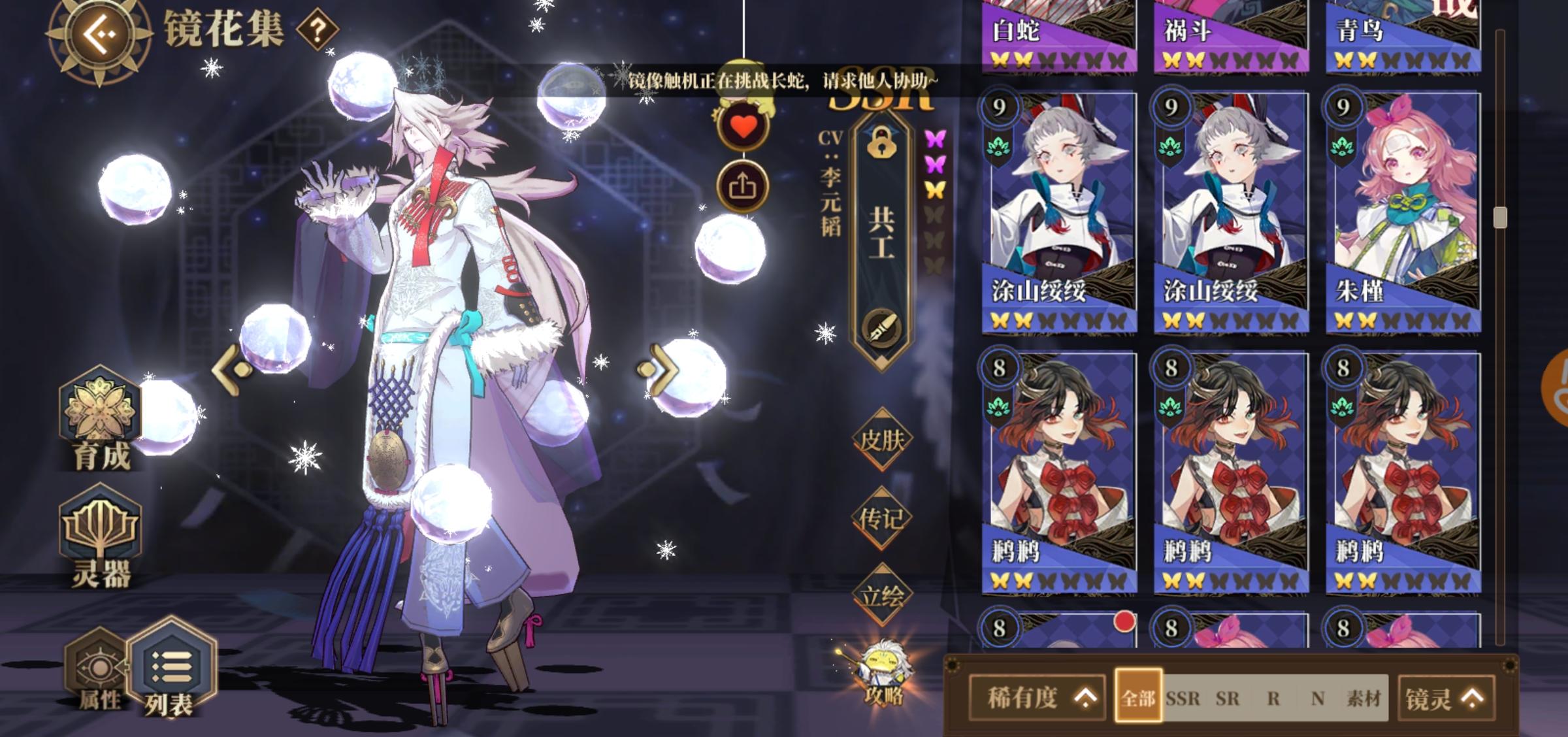Screen dimensions: 1568x737
Task: Click the share icon under the heart
Action: tap(745, 185)
